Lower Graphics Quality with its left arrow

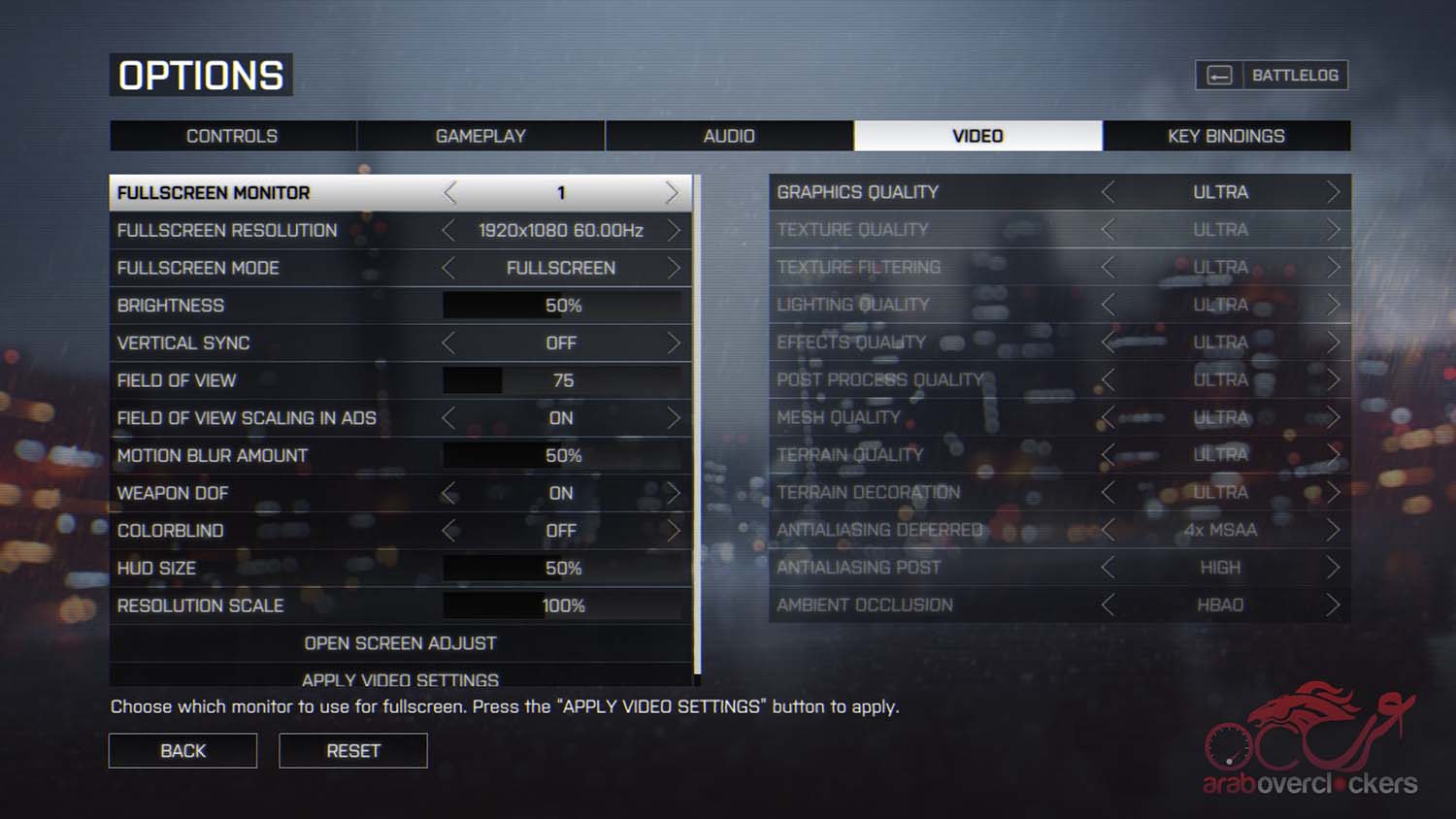click(1109, 192)
